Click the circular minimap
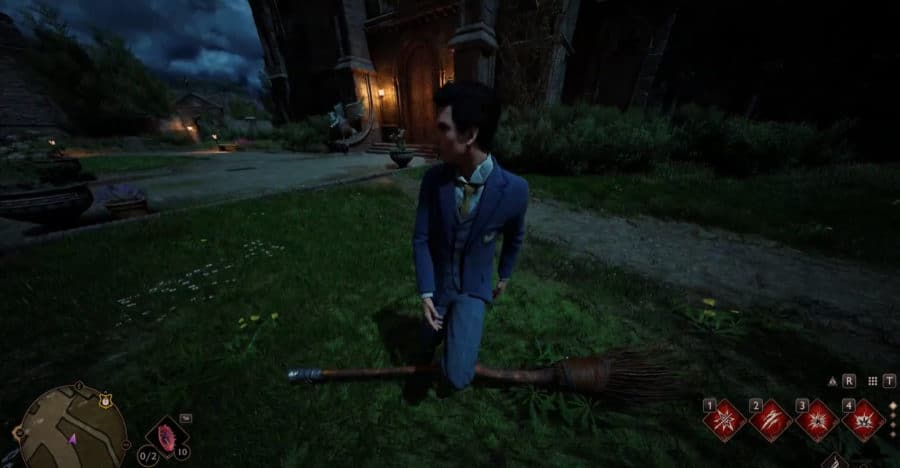Viewport: 900px width, 468px height. pos(72,428)
